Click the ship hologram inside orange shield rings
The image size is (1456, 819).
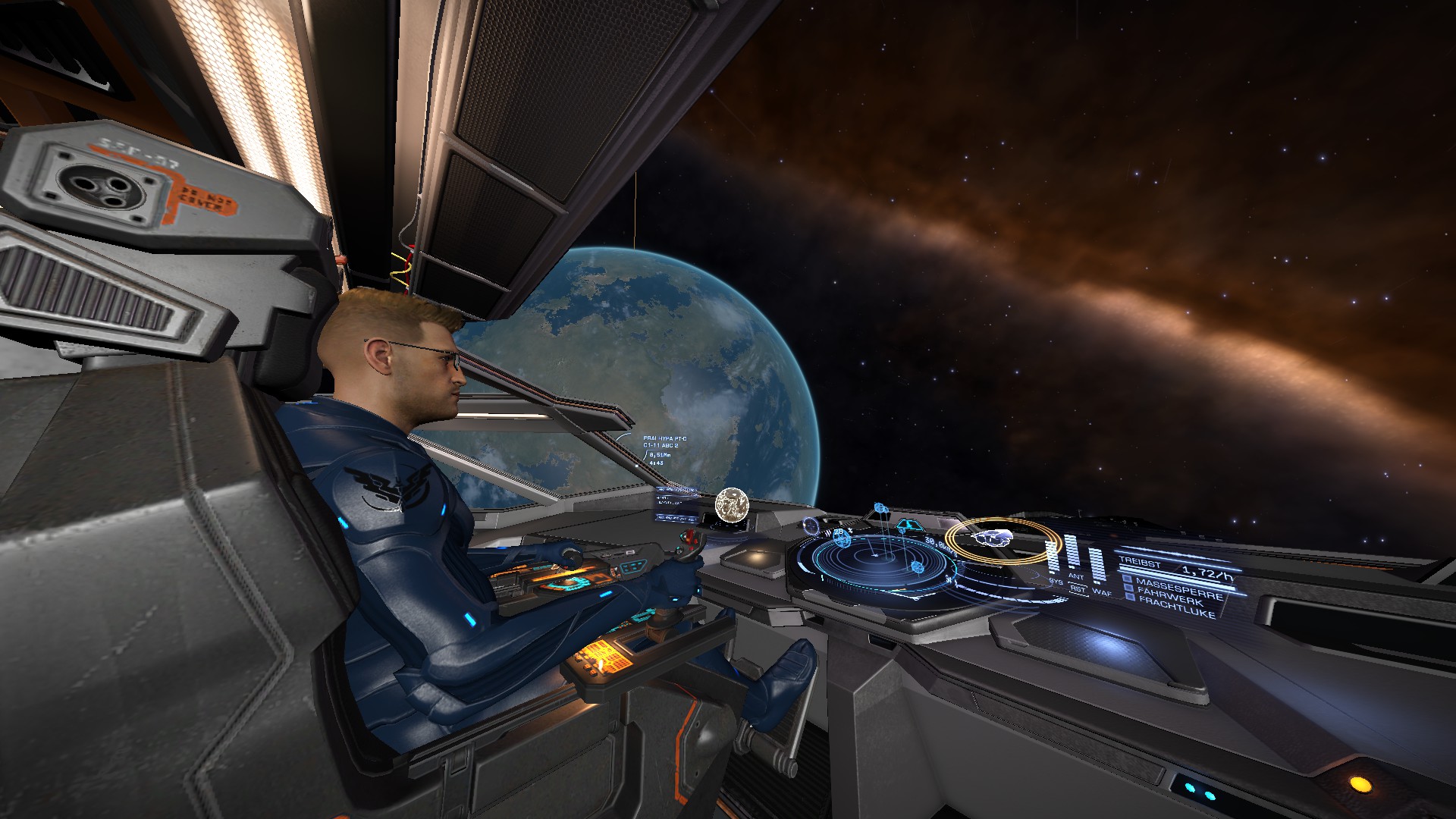(994, 538)
